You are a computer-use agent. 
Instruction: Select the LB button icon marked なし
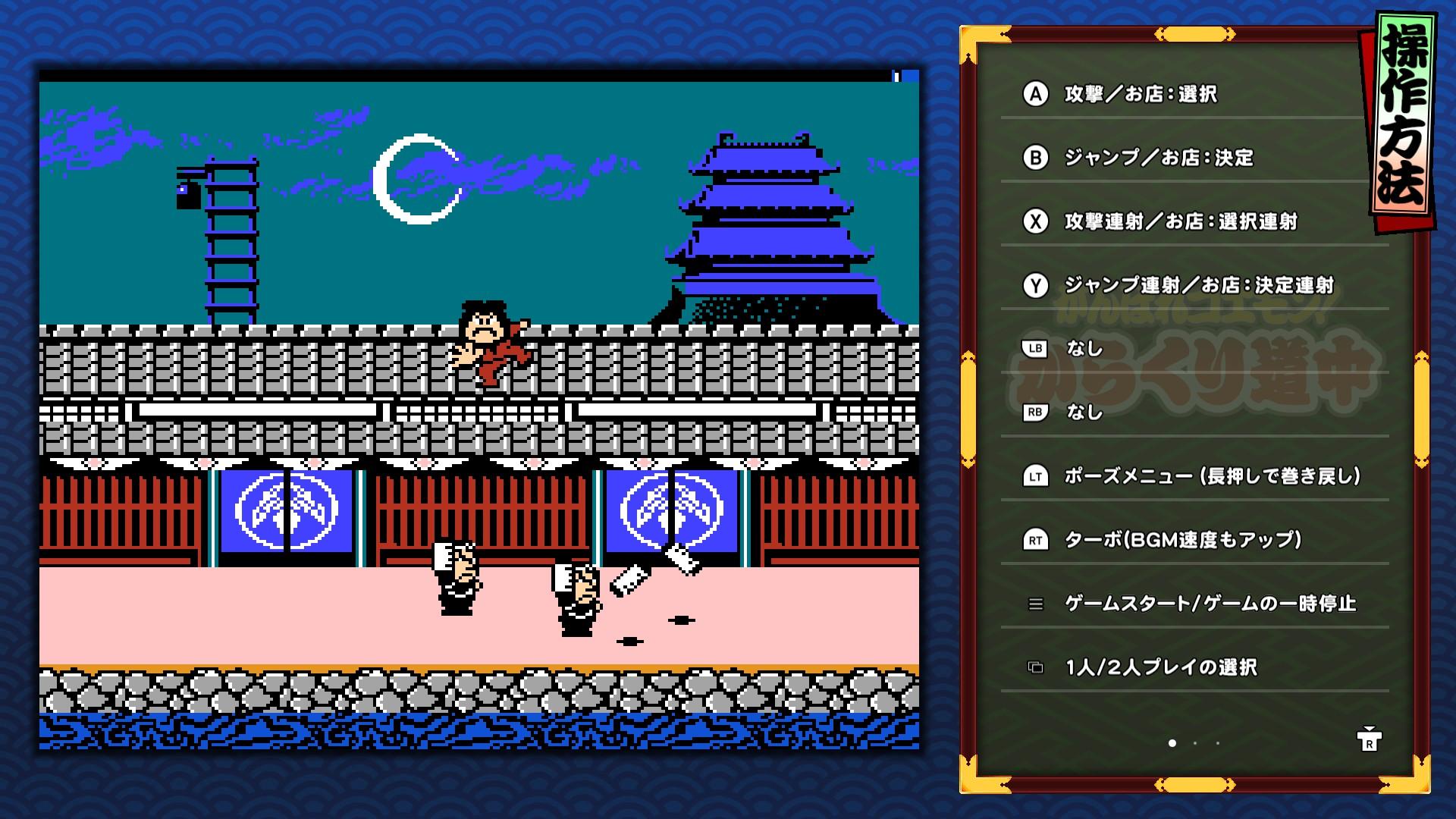1035,350
